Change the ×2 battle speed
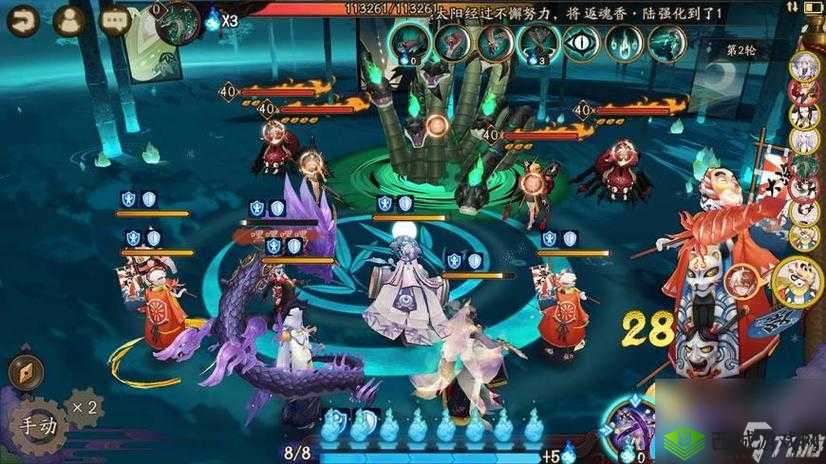Viewport: 826px width, 464px height. click(84, 407)
